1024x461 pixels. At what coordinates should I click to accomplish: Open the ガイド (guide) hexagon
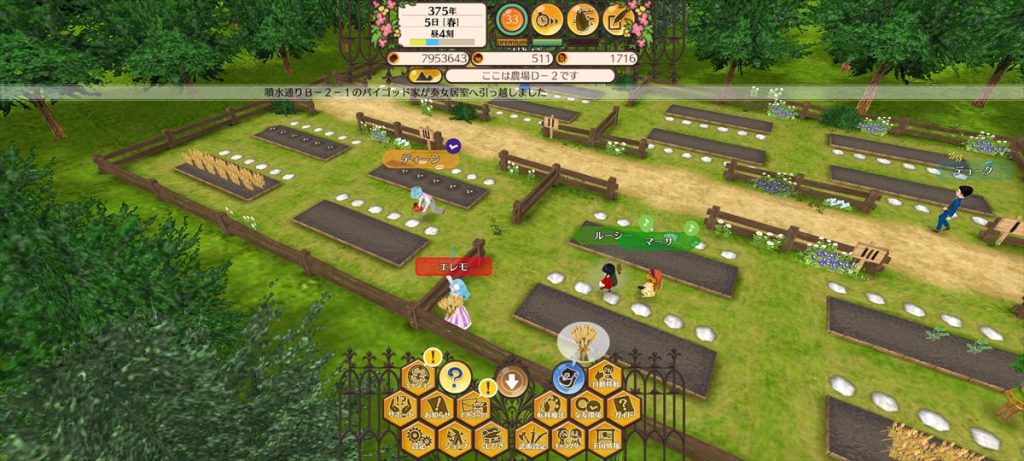click(623, 408)
